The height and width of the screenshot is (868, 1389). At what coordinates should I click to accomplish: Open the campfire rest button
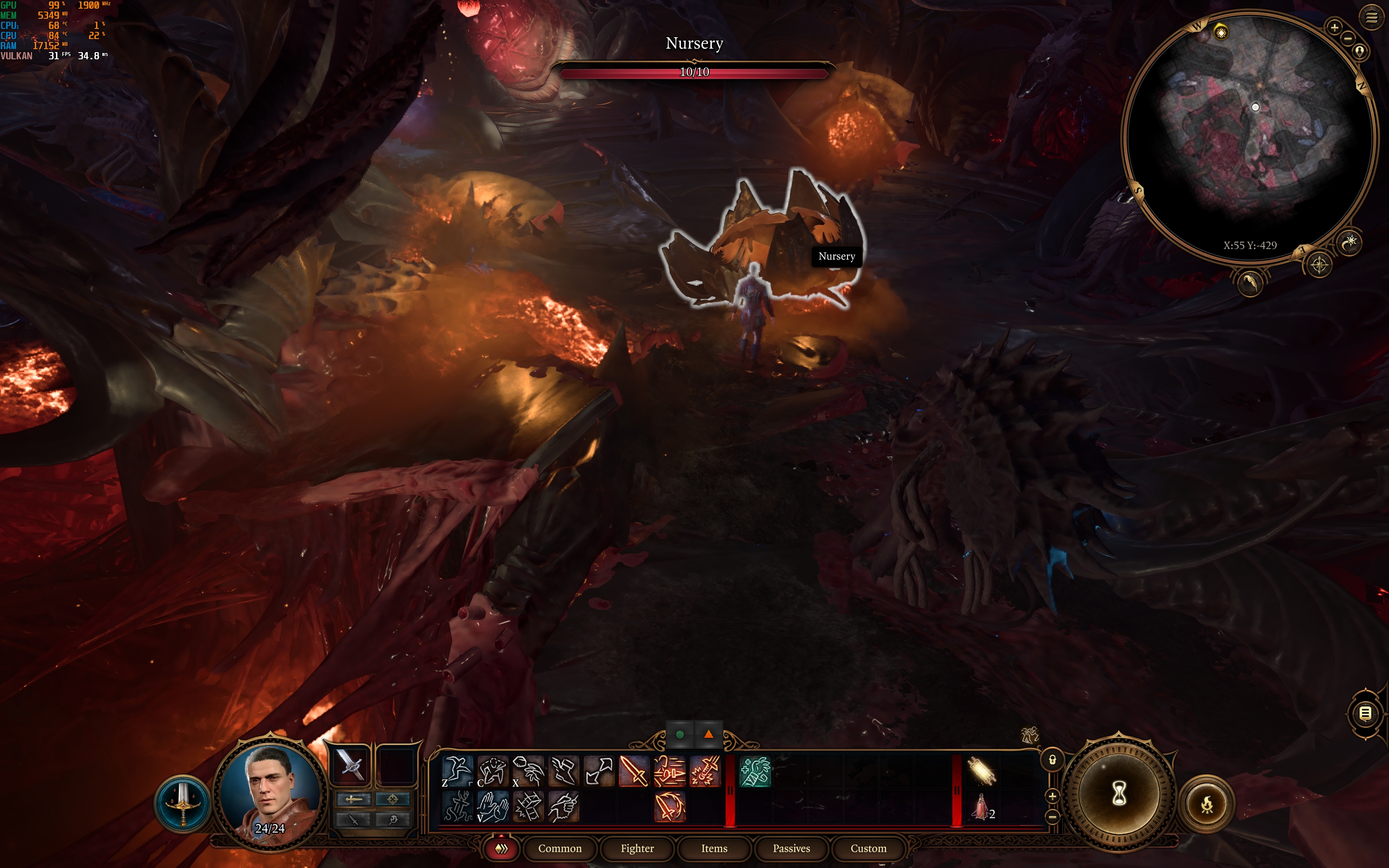tap(1207, 804)
